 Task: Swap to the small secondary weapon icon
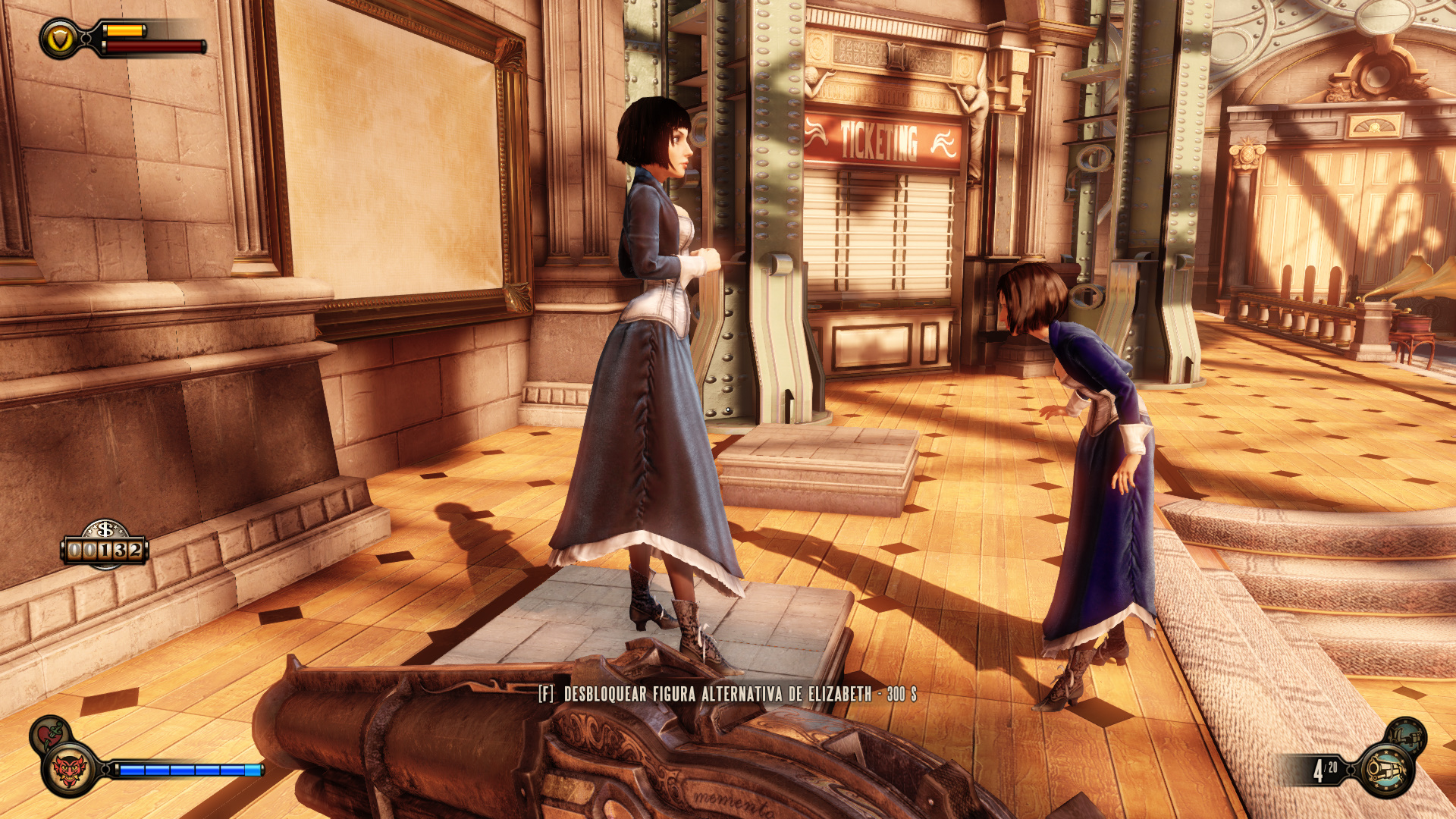click(1405, 735)
